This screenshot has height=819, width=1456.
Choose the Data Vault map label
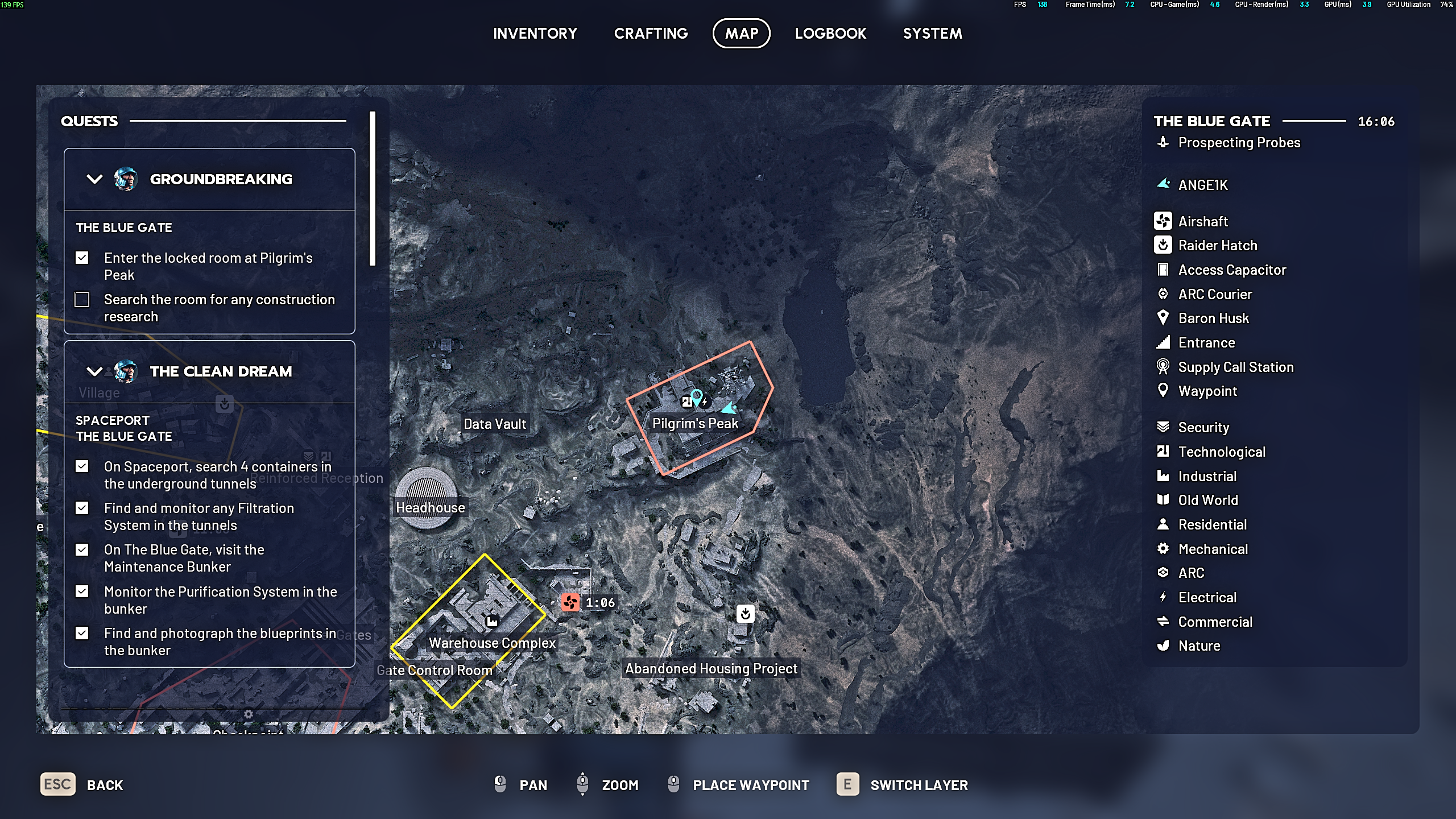click(495, 424)
